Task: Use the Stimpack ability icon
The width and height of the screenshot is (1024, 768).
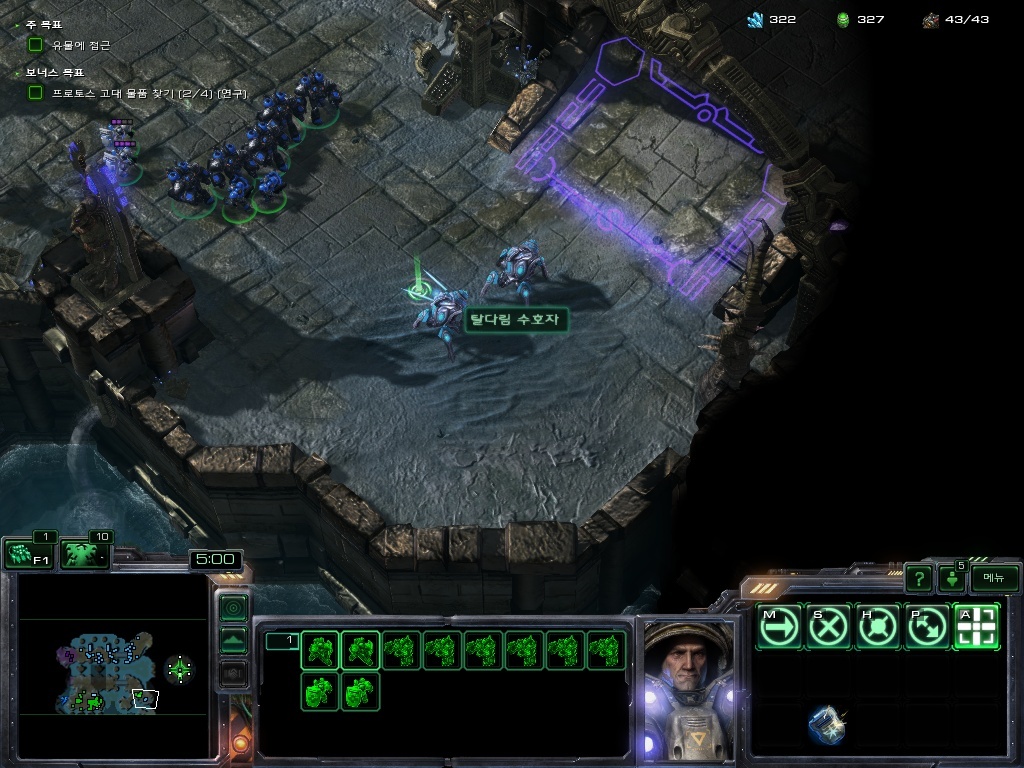Action: (x=827, y=725)
